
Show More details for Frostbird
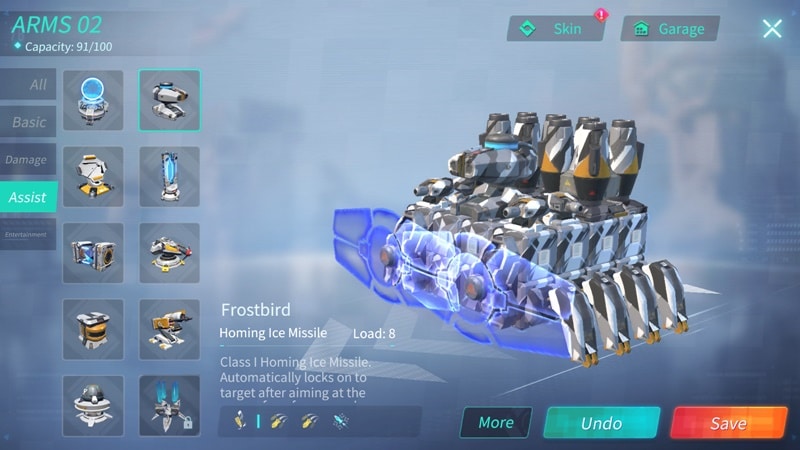495,422
